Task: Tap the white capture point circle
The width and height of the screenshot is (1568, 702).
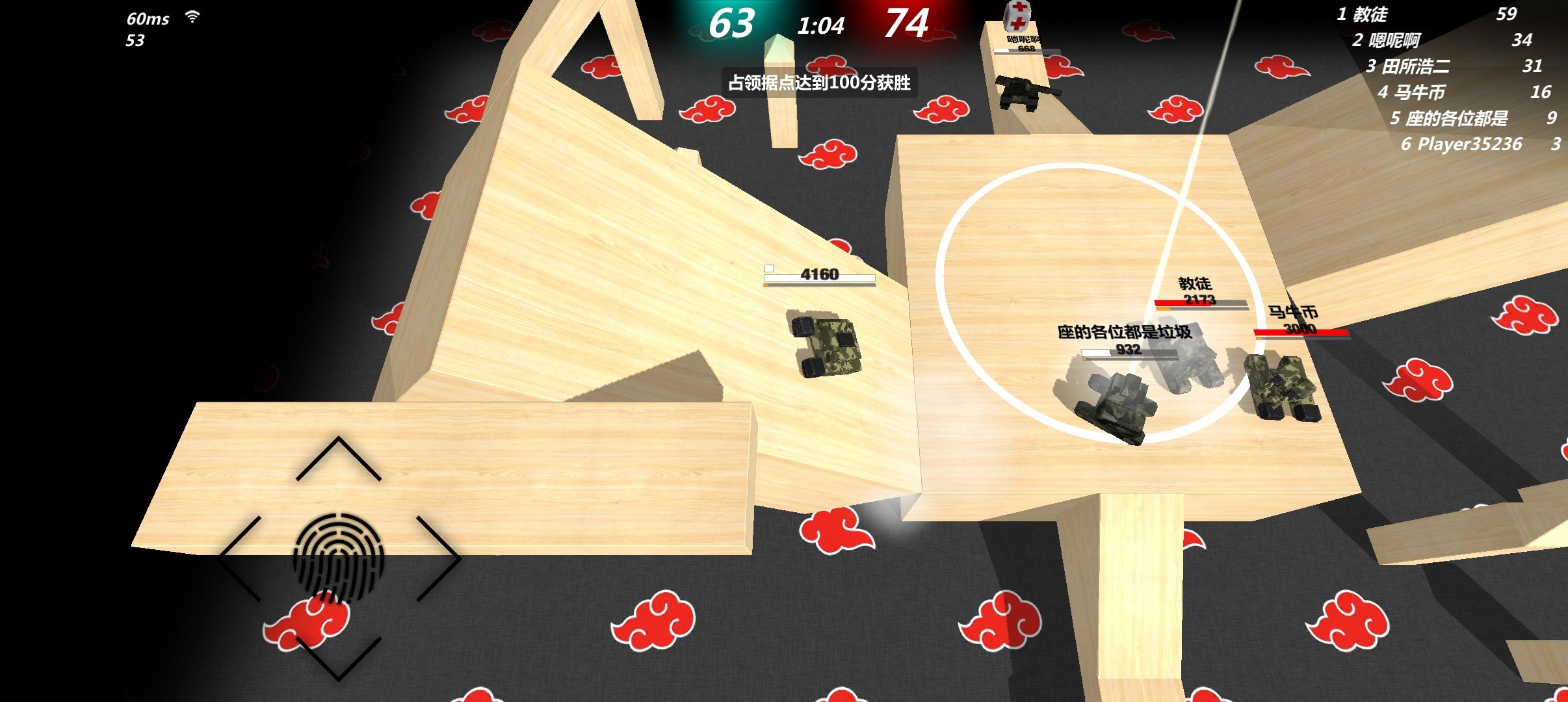Action: [x=1099, y=299]
